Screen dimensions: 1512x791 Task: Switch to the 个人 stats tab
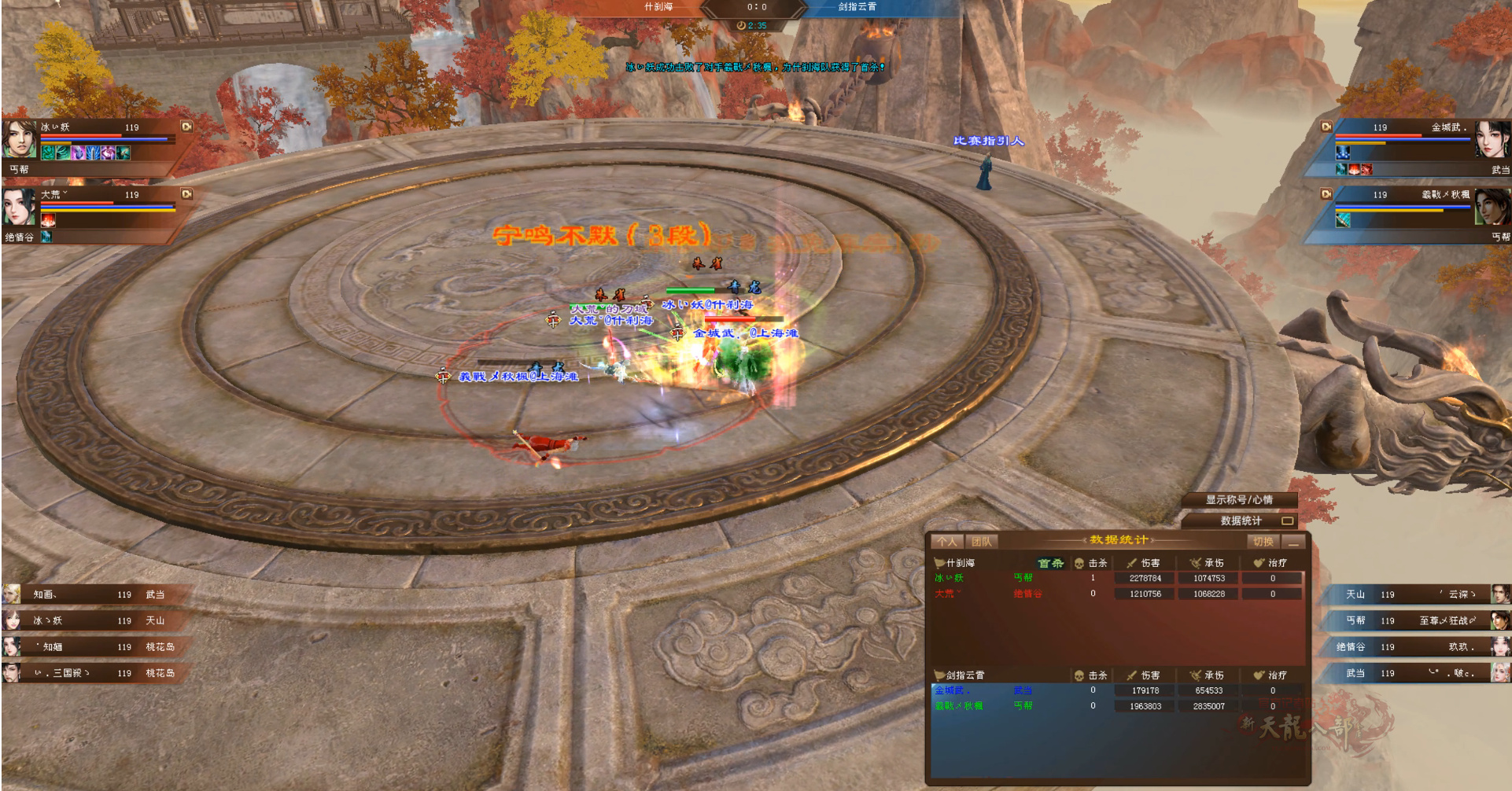pos(947,541)
